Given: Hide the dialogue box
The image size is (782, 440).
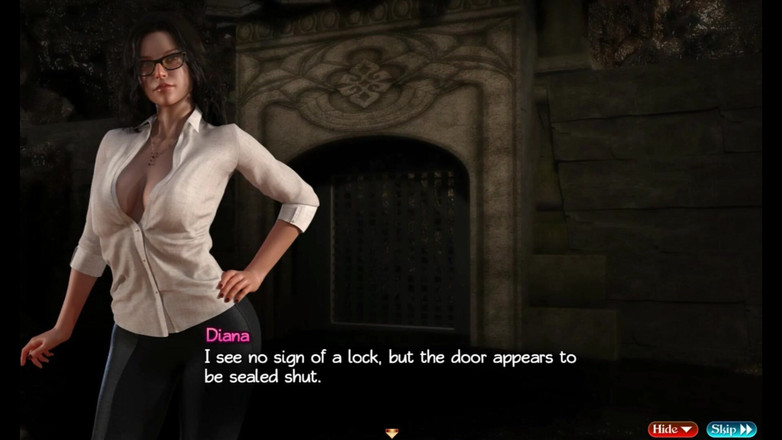Looking at the screenshot, I should coord(672,429).
